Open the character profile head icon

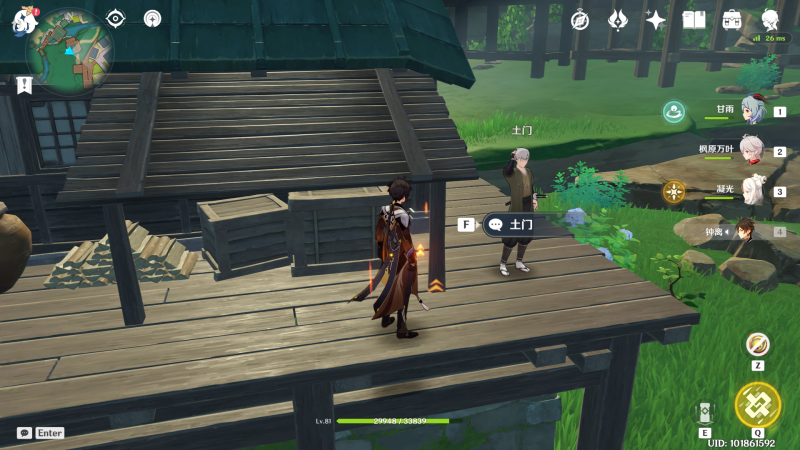pos(770,19)
